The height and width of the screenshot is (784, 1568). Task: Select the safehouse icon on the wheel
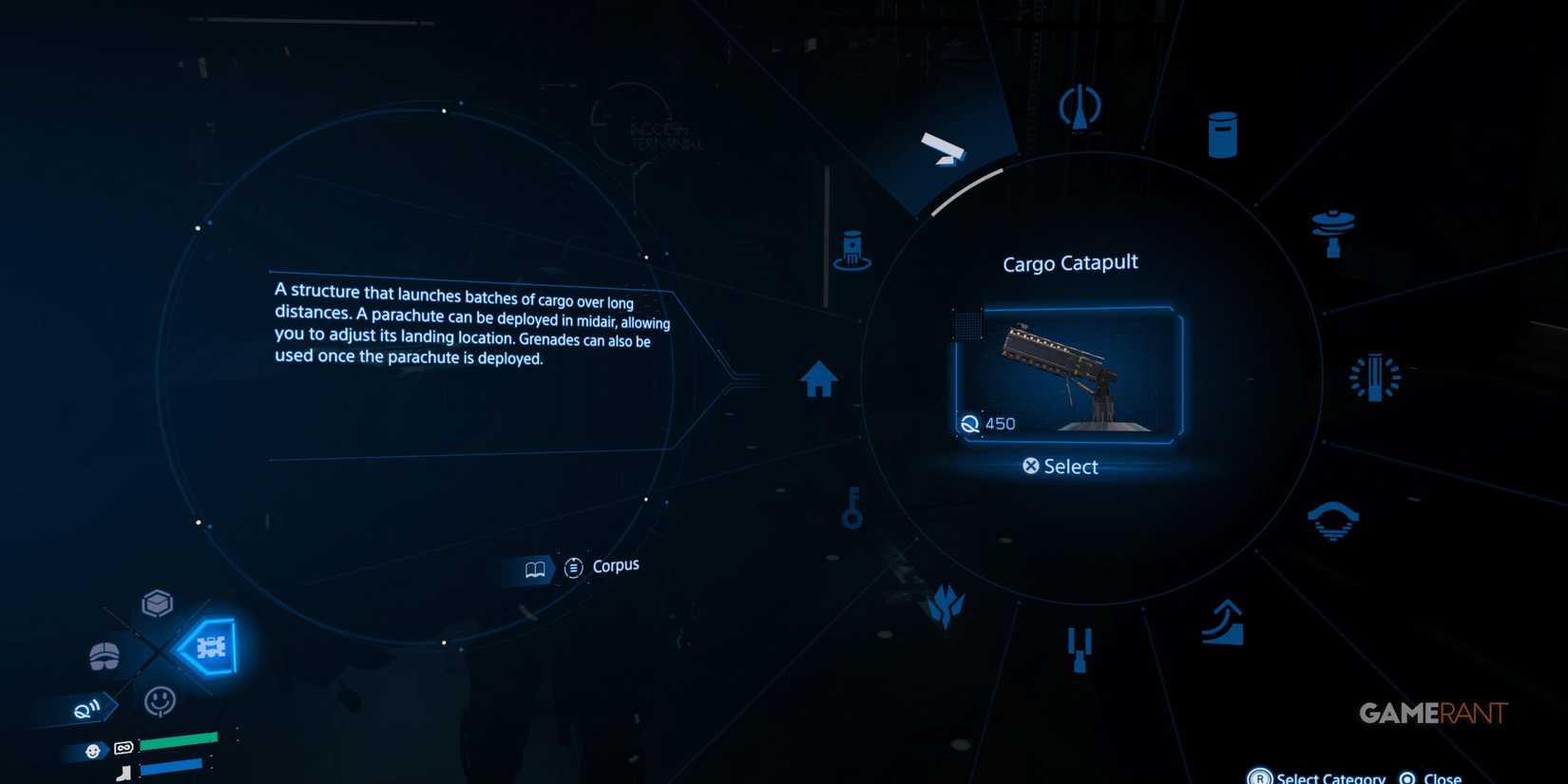tap(819, 378)
